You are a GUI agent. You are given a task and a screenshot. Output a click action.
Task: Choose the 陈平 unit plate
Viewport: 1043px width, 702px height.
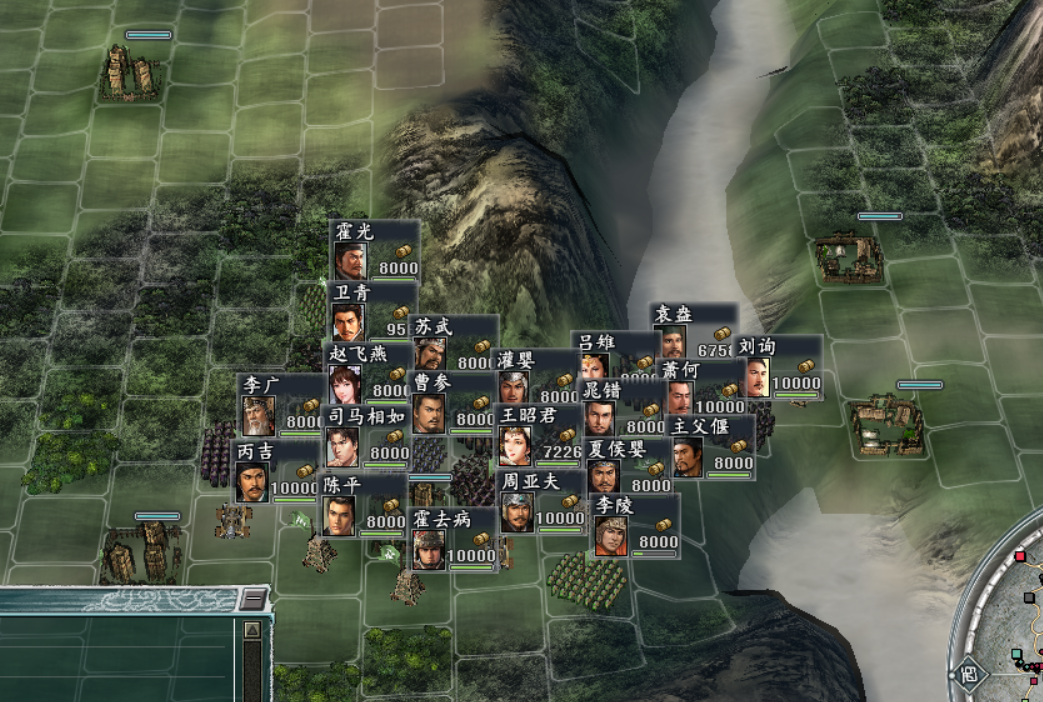(362, 505)
